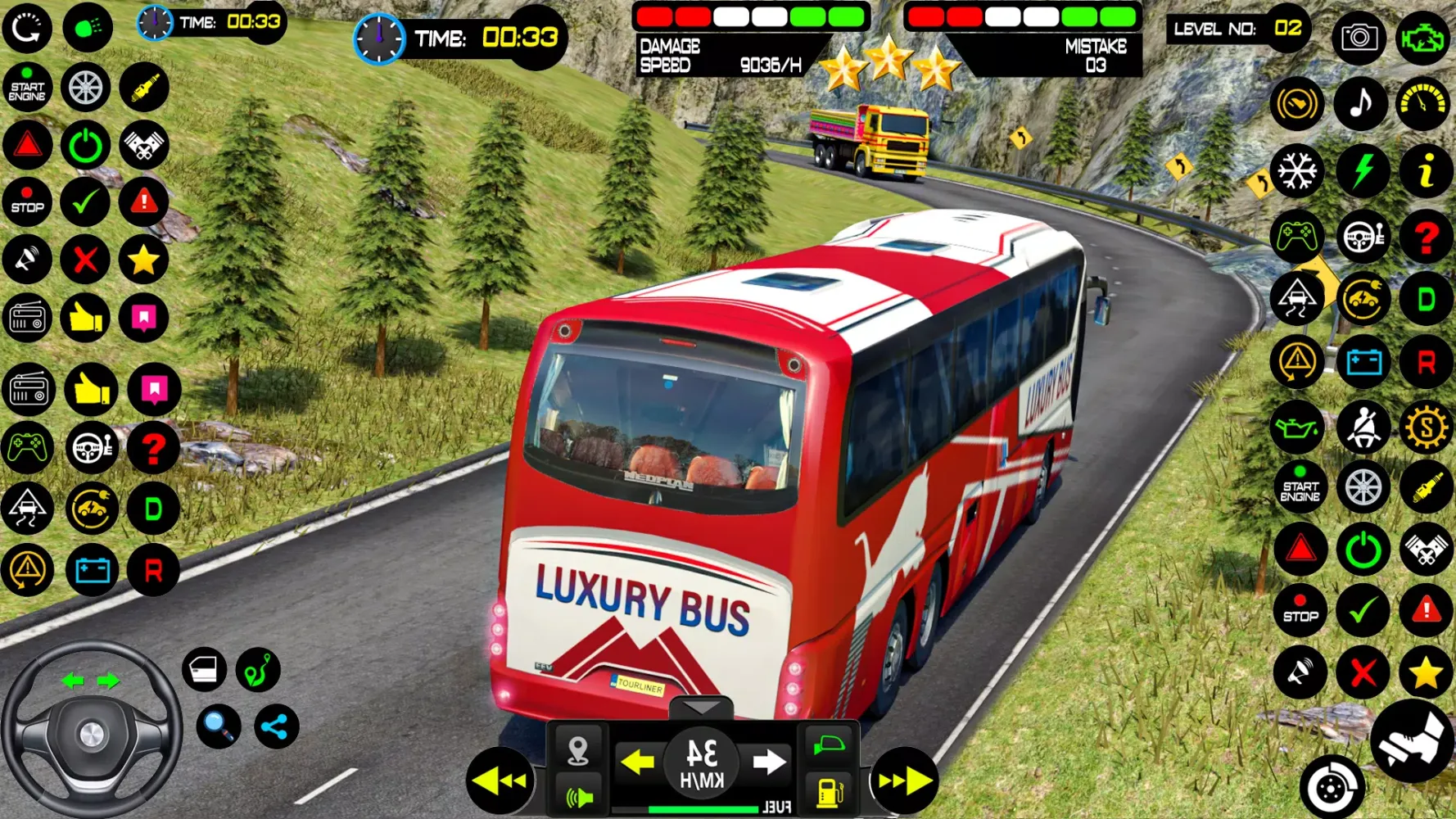This screenshot has width=1456, height=819.
Task: Tap the blue share icon
Action: coord(276,726)
